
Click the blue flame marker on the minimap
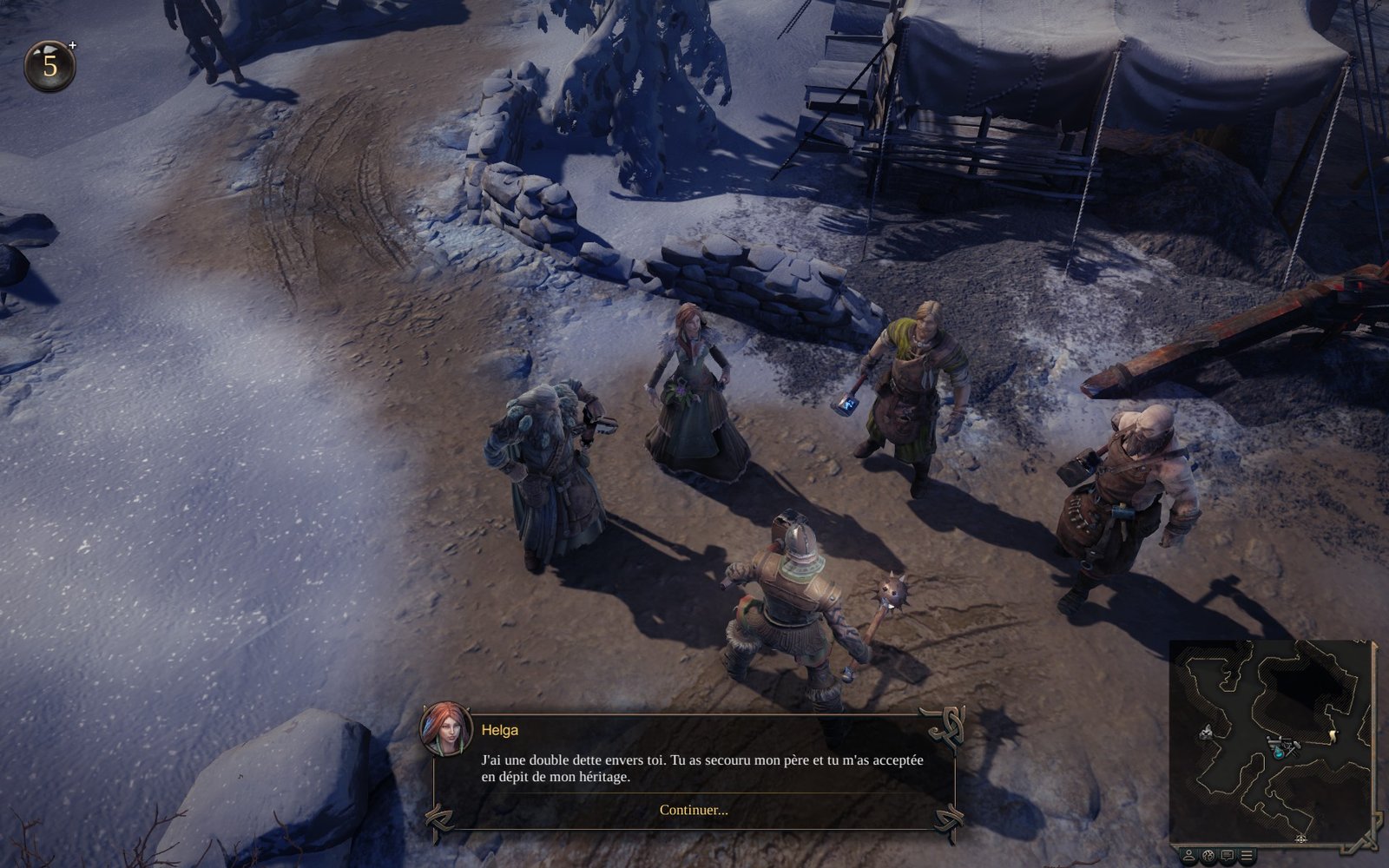click(1280, 754)
